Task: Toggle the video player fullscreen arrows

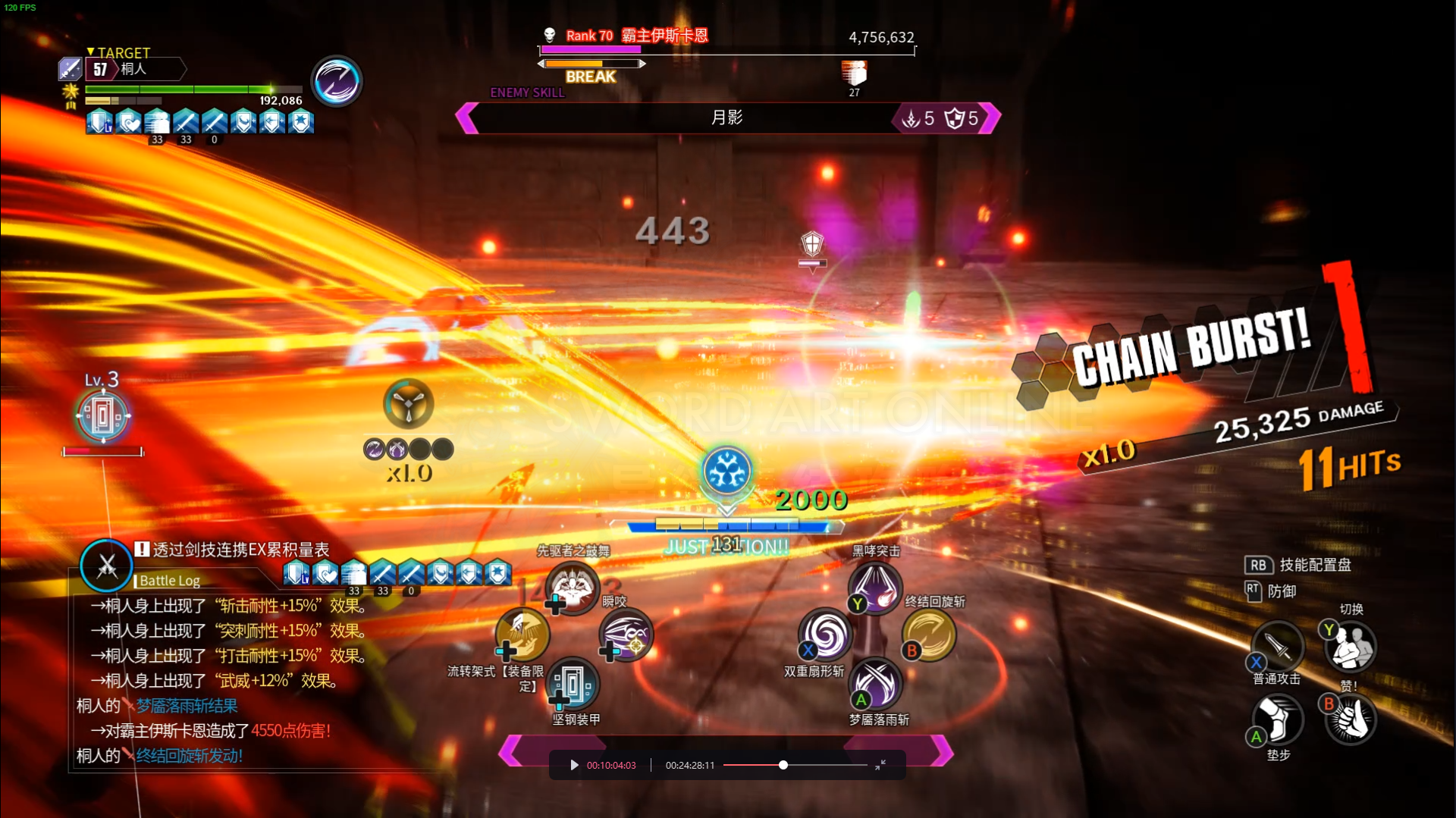Action: pos(880,765)
